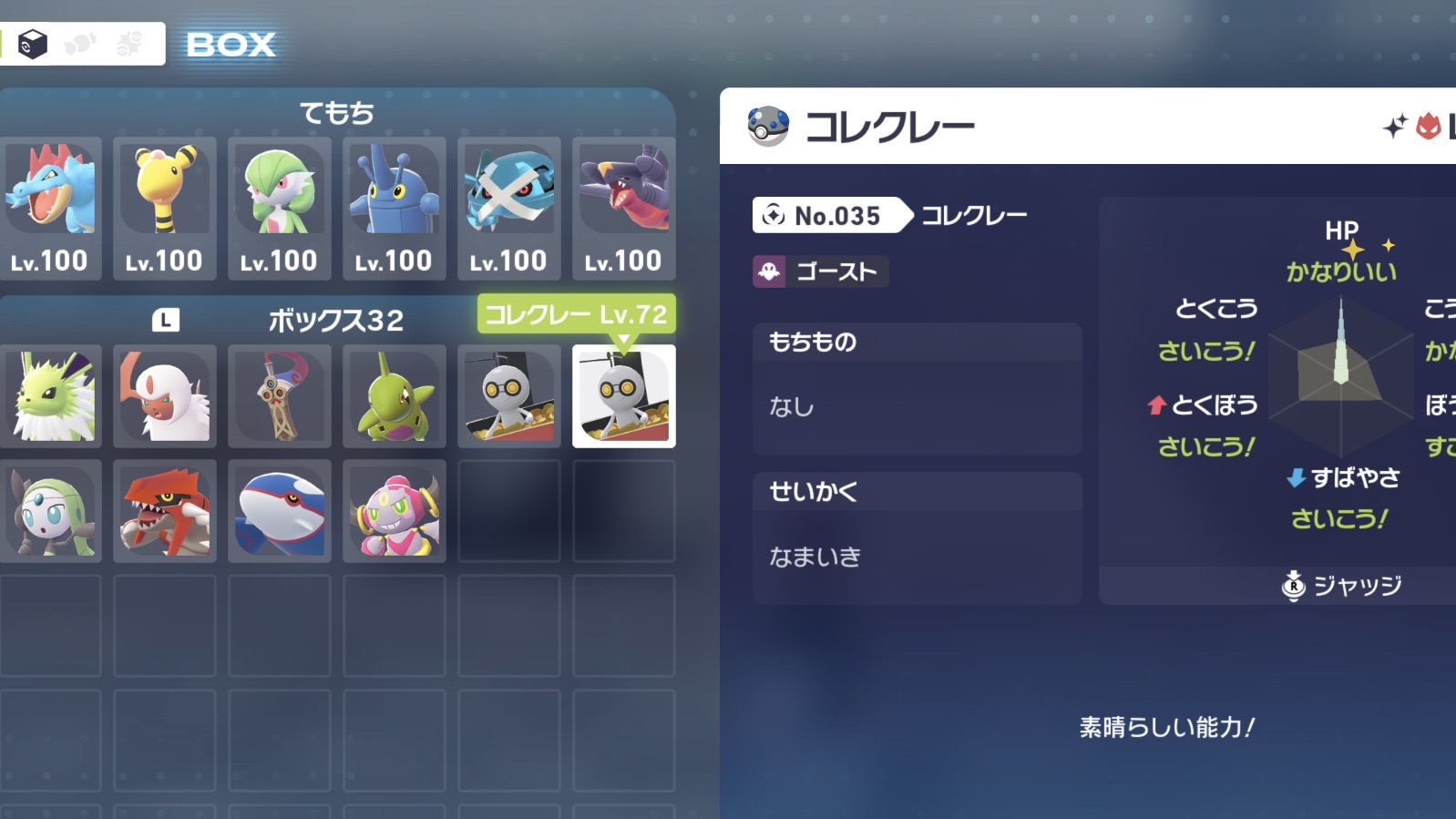The image size is (1456, 819).
Task: Open the Judge stat view
Action: [x=1343, y=586]
